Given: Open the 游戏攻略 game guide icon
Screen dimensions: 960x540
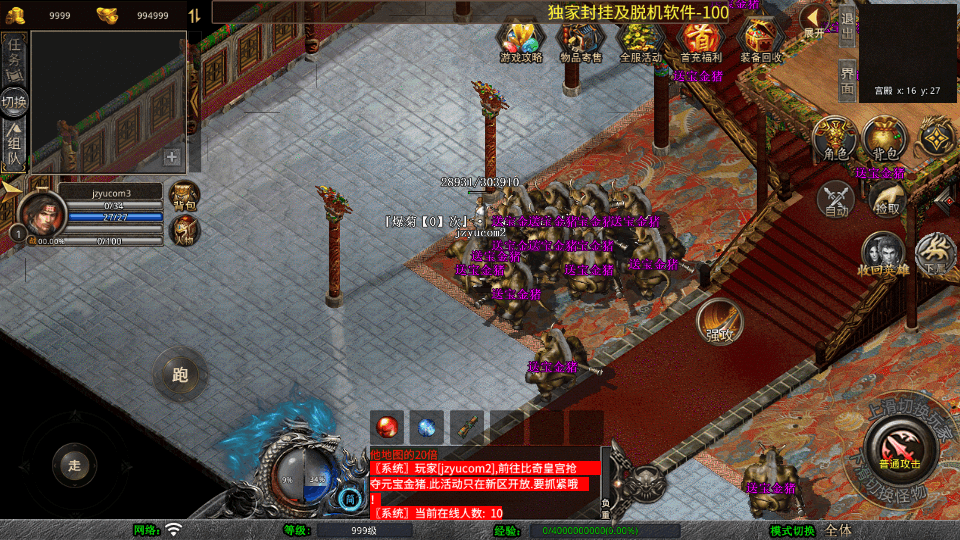Looking at the screenshot, I should pos(520,41).
